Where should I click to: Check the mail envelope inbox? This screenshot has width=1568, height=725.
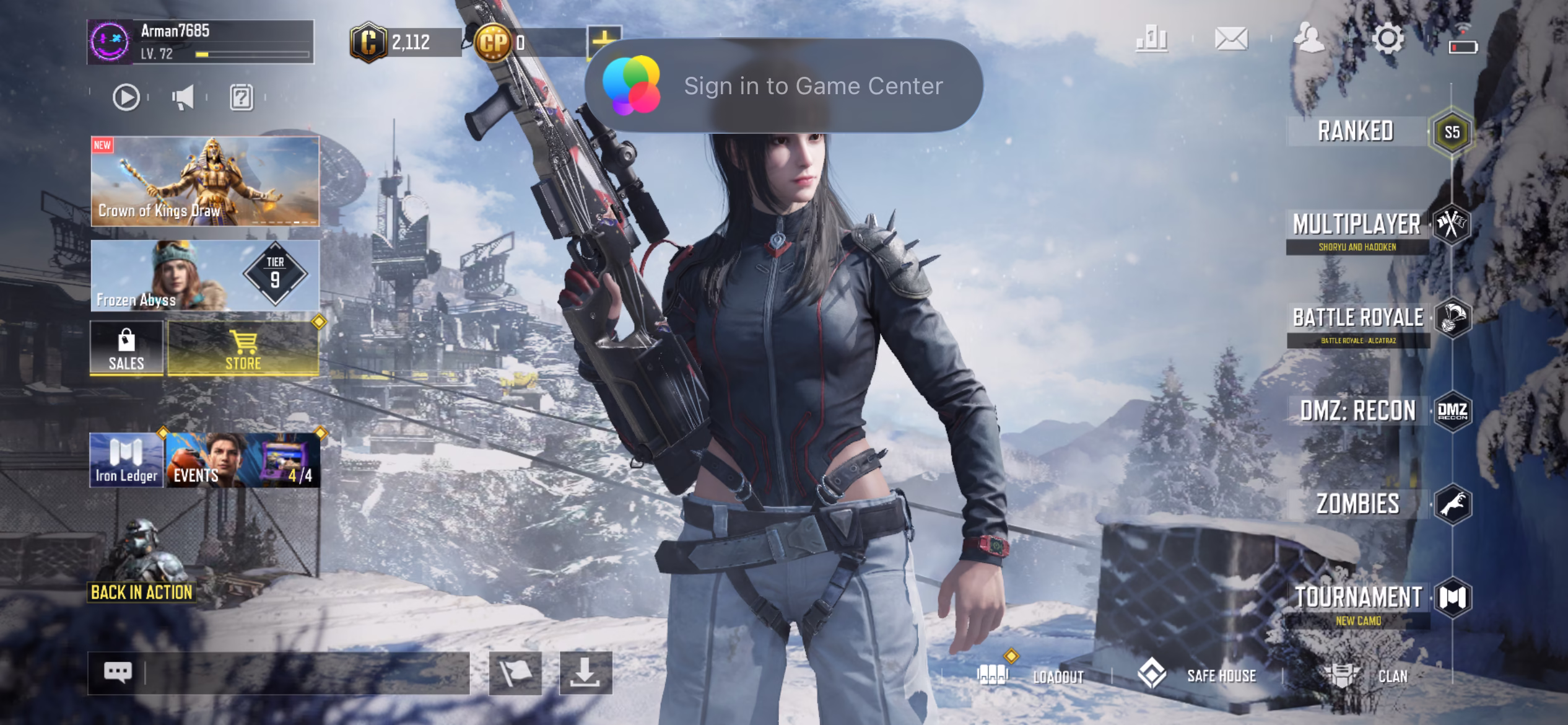(1231, 40)
